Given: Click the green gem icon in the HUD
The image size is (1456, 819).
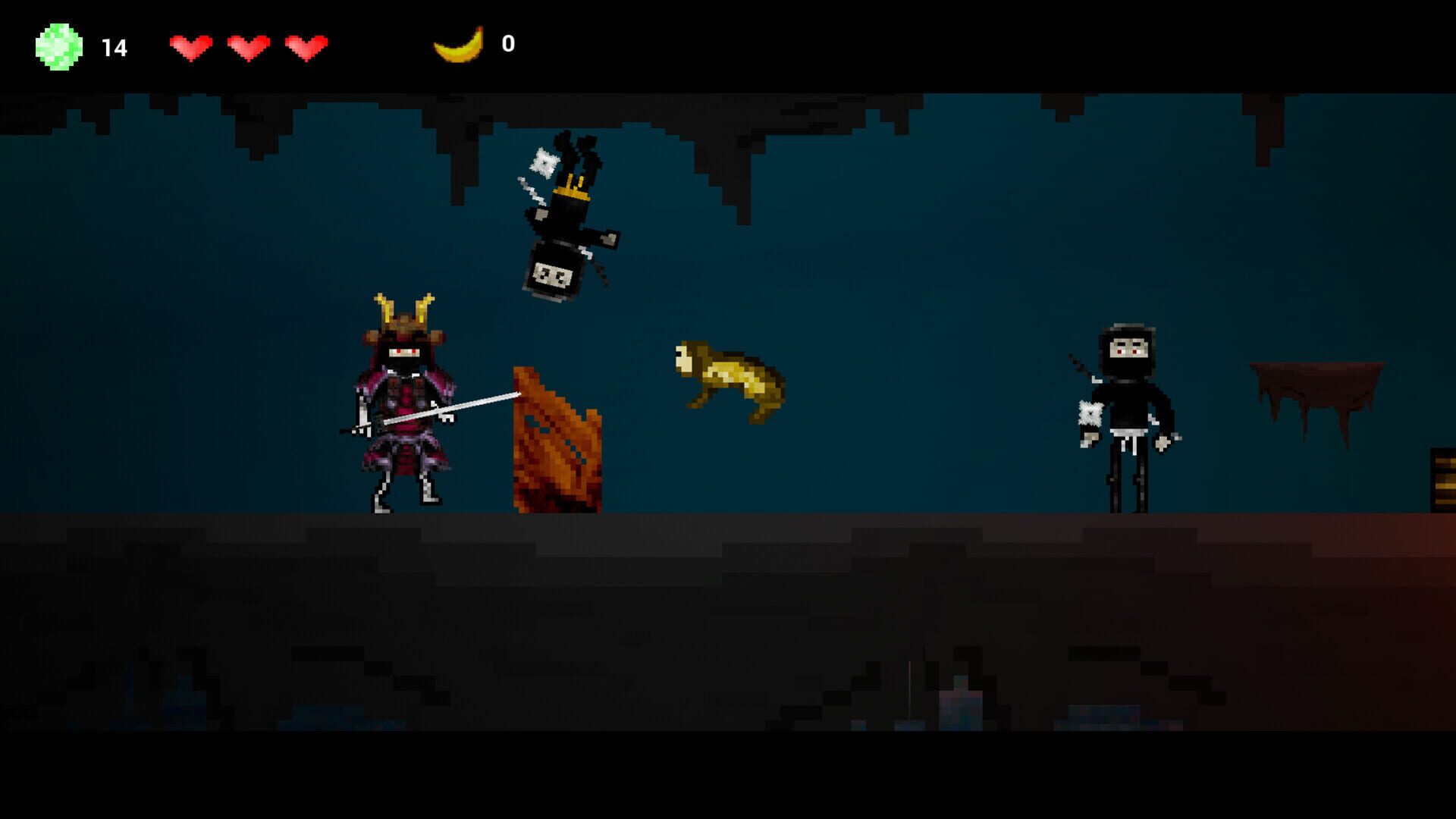Looking at the screenshot, I should [x=57, y=45].
